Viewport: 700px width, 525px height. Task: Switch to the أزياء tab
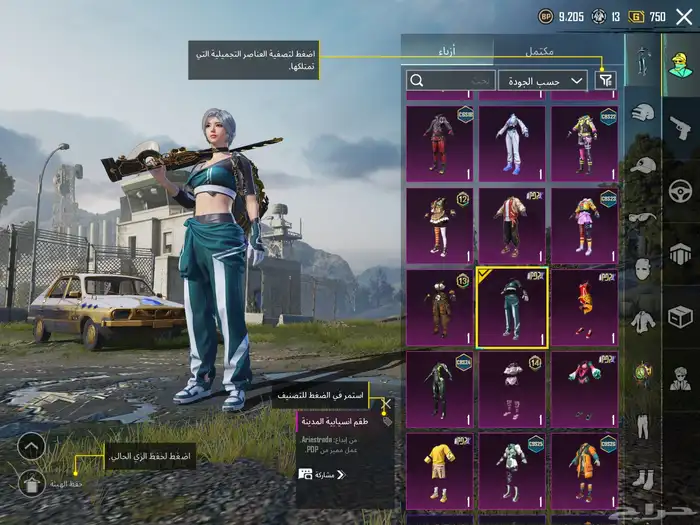coord(447,50)
